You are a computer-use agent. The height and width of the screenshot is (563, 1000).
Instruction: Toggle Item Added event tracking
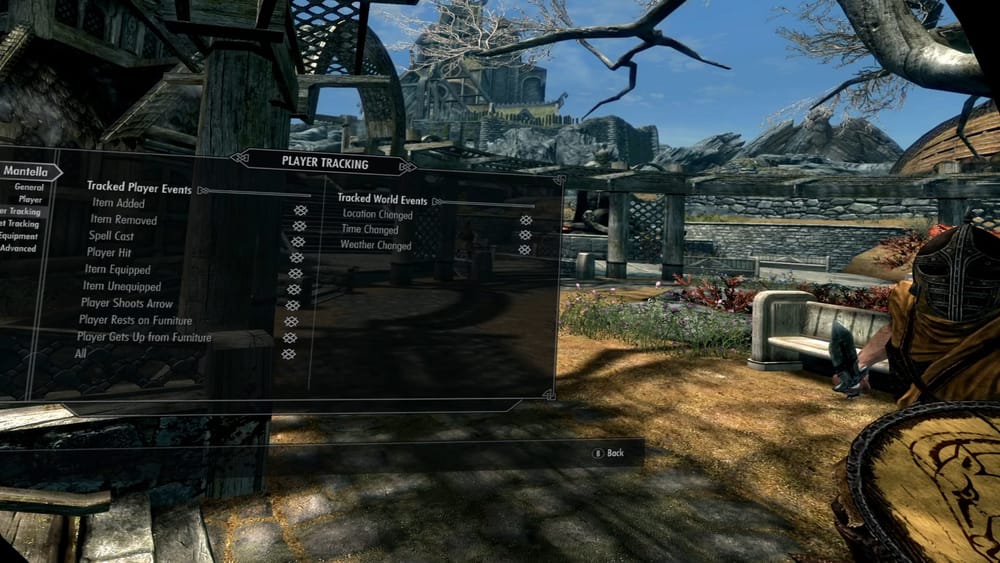[x=300, y=210]
